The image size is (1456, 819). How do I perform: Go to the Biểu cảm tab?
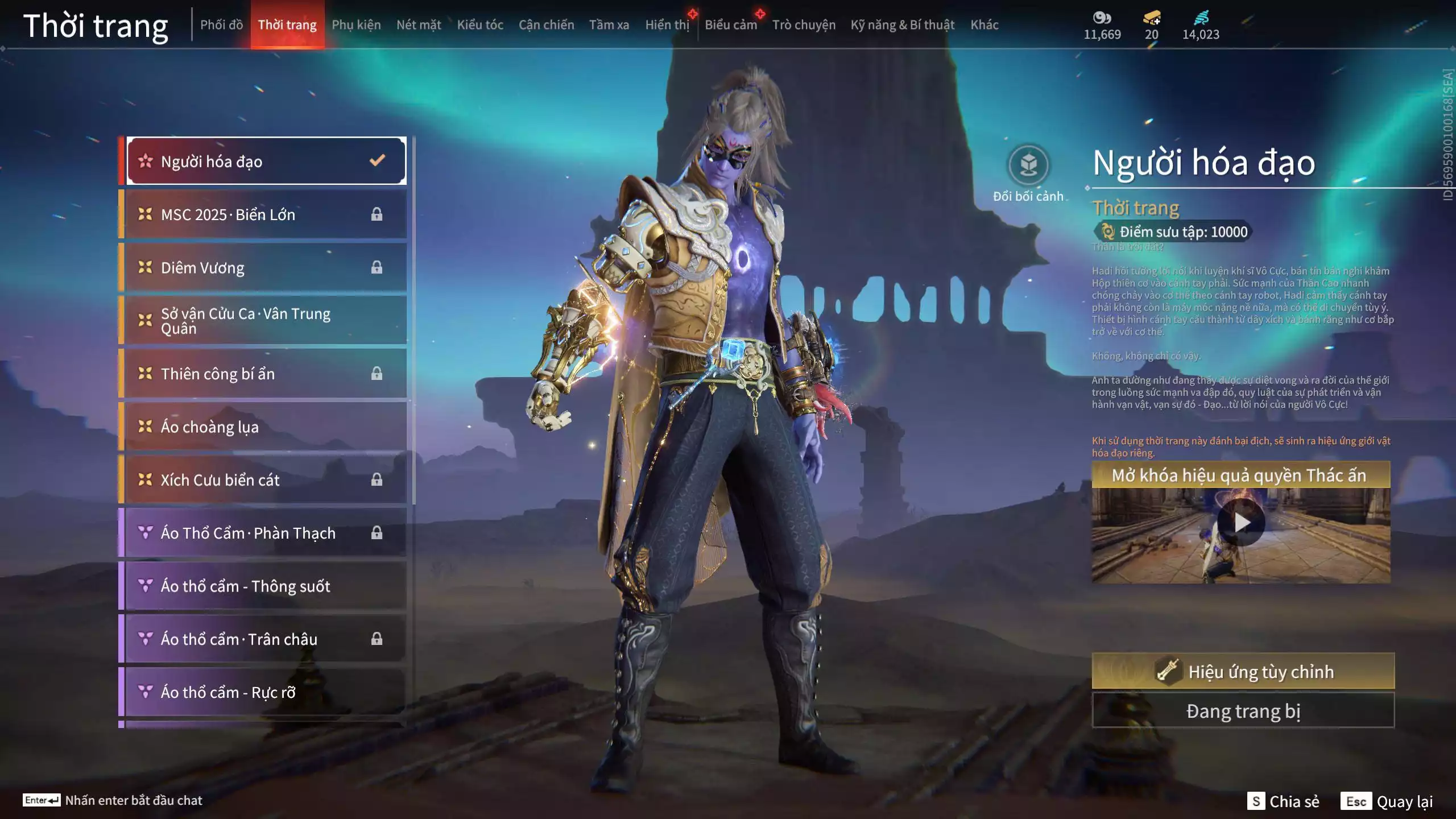(x=730, y=25)
